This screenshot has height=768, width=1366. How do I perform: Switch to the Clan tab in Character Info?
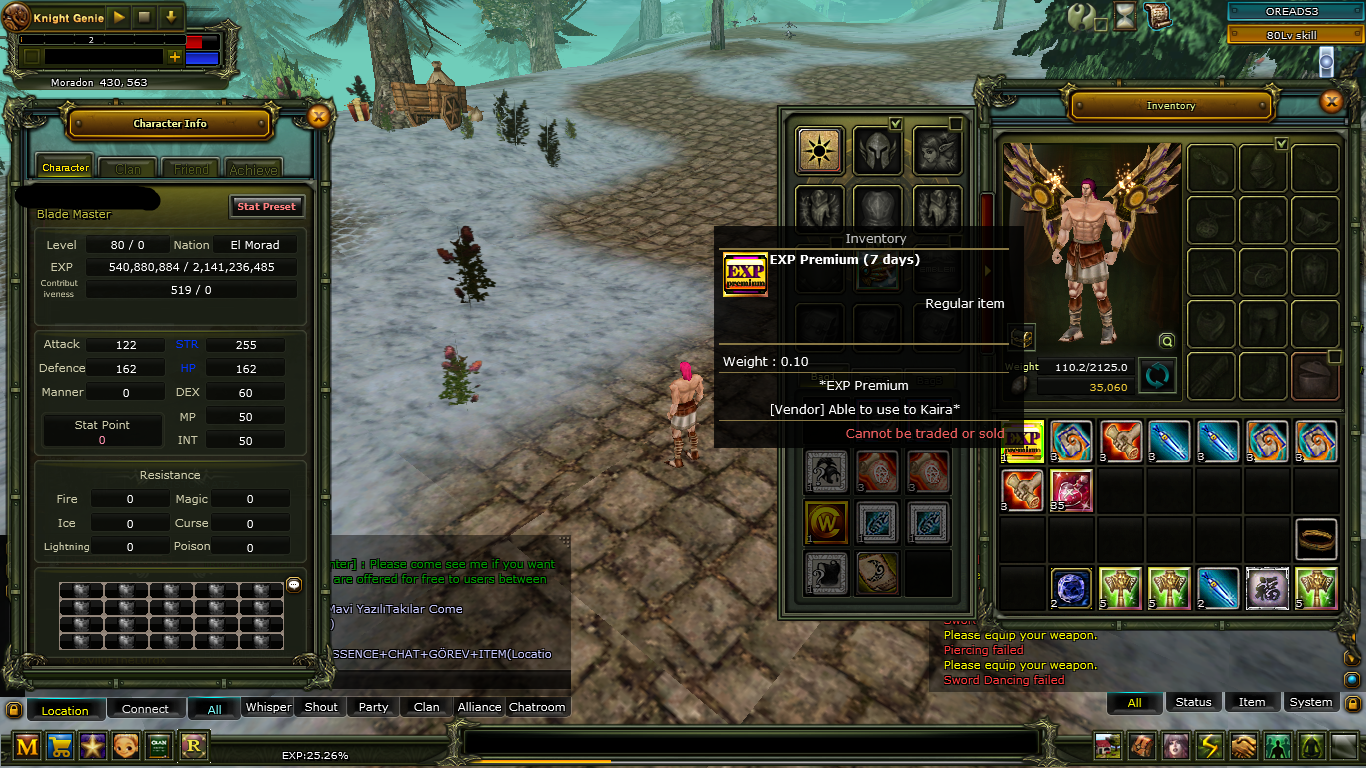[x=127, y=167]
